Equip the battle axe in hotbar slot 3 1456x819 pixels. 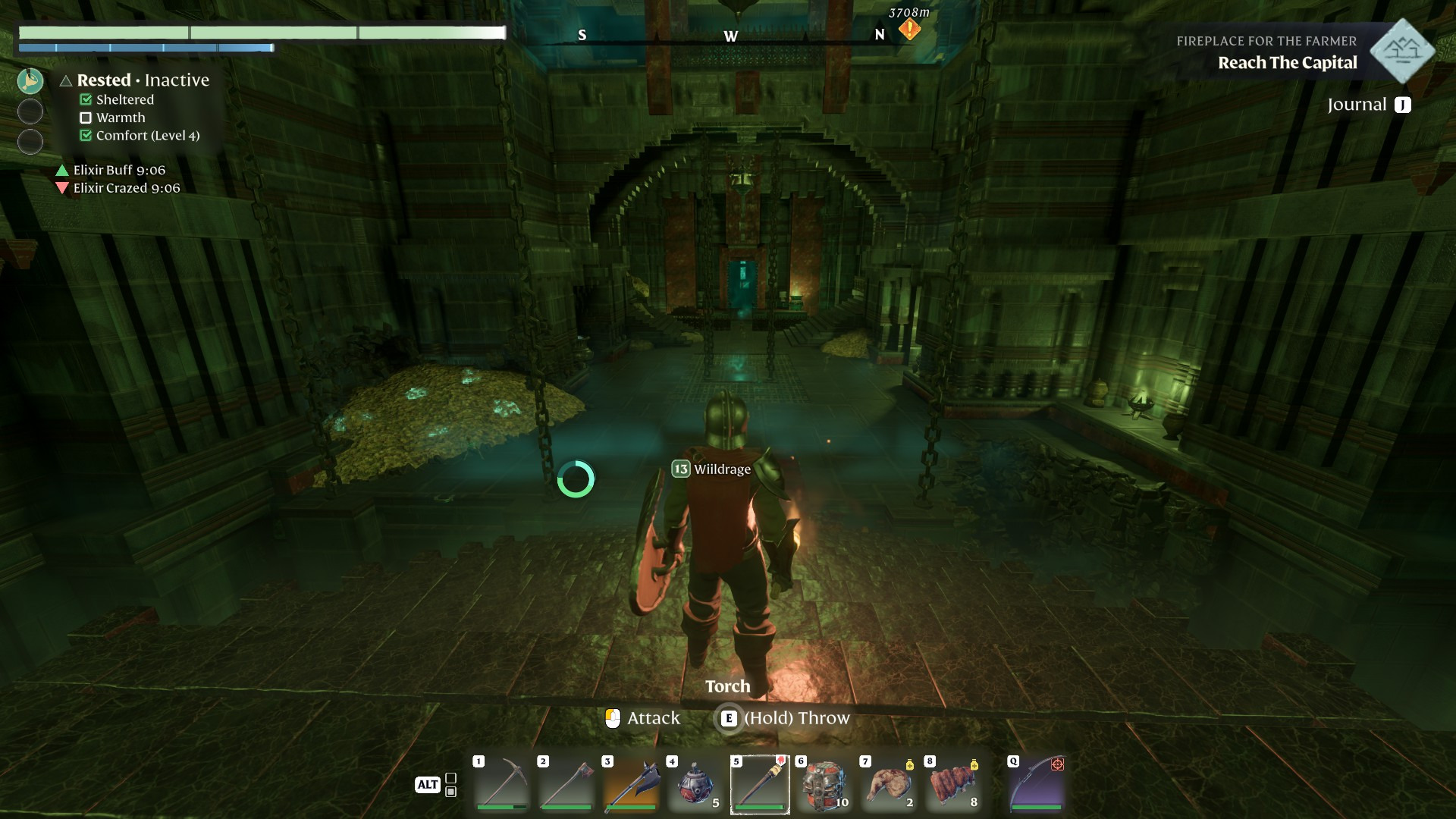coord(631,784)
